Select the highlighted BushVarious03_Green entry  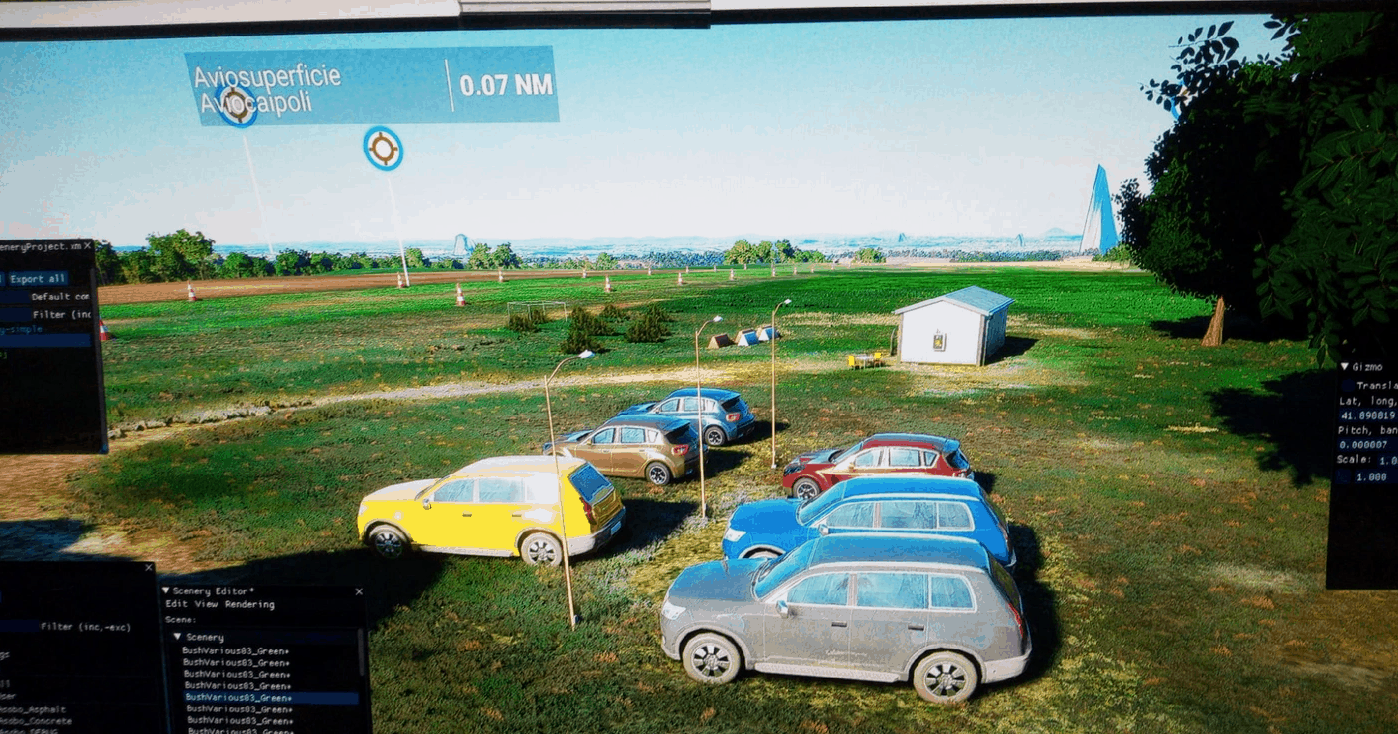coord(238,698)
